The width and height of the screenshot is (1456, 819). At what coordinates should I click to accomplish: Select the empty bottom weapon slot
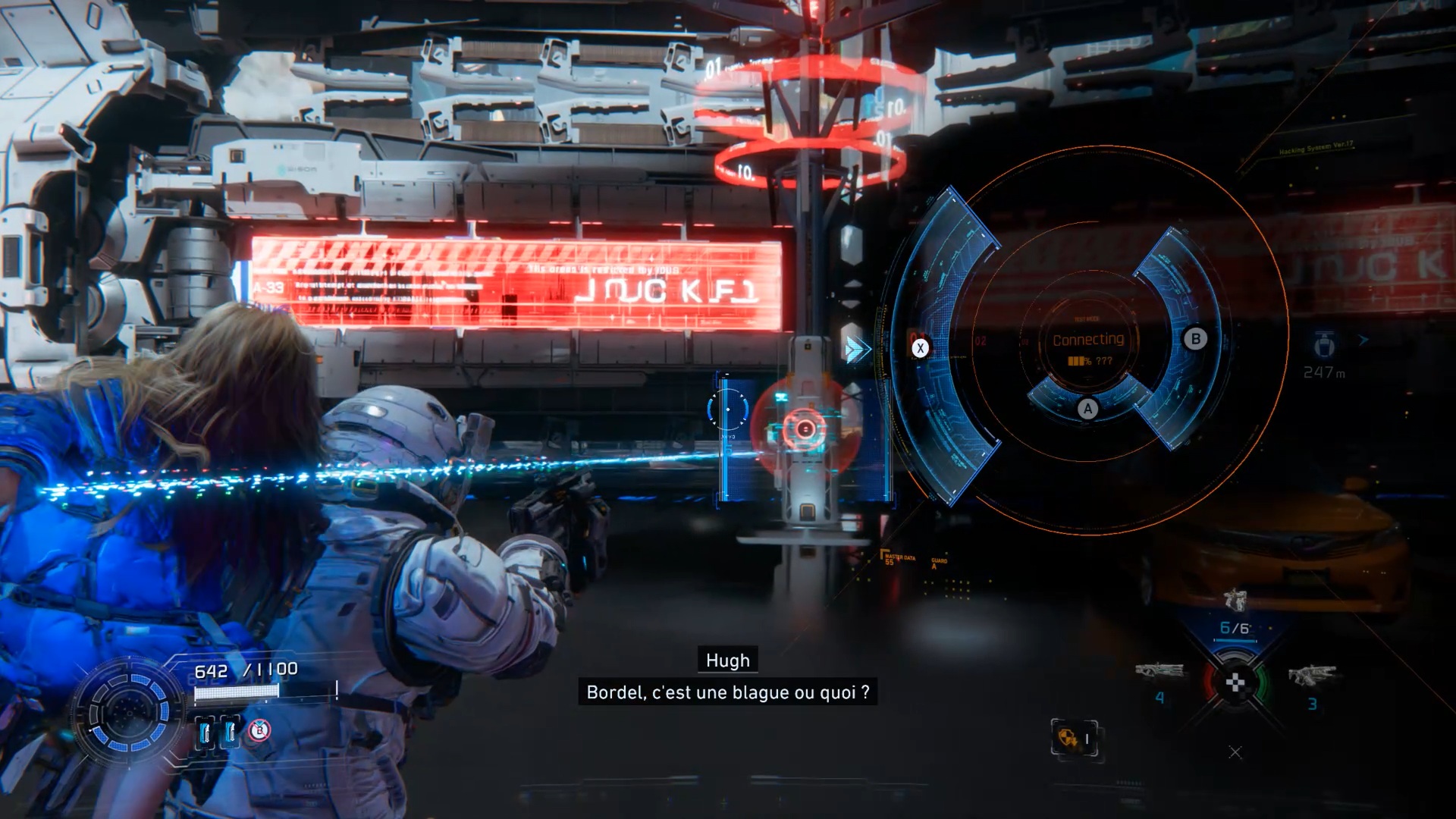(1235, 752)
